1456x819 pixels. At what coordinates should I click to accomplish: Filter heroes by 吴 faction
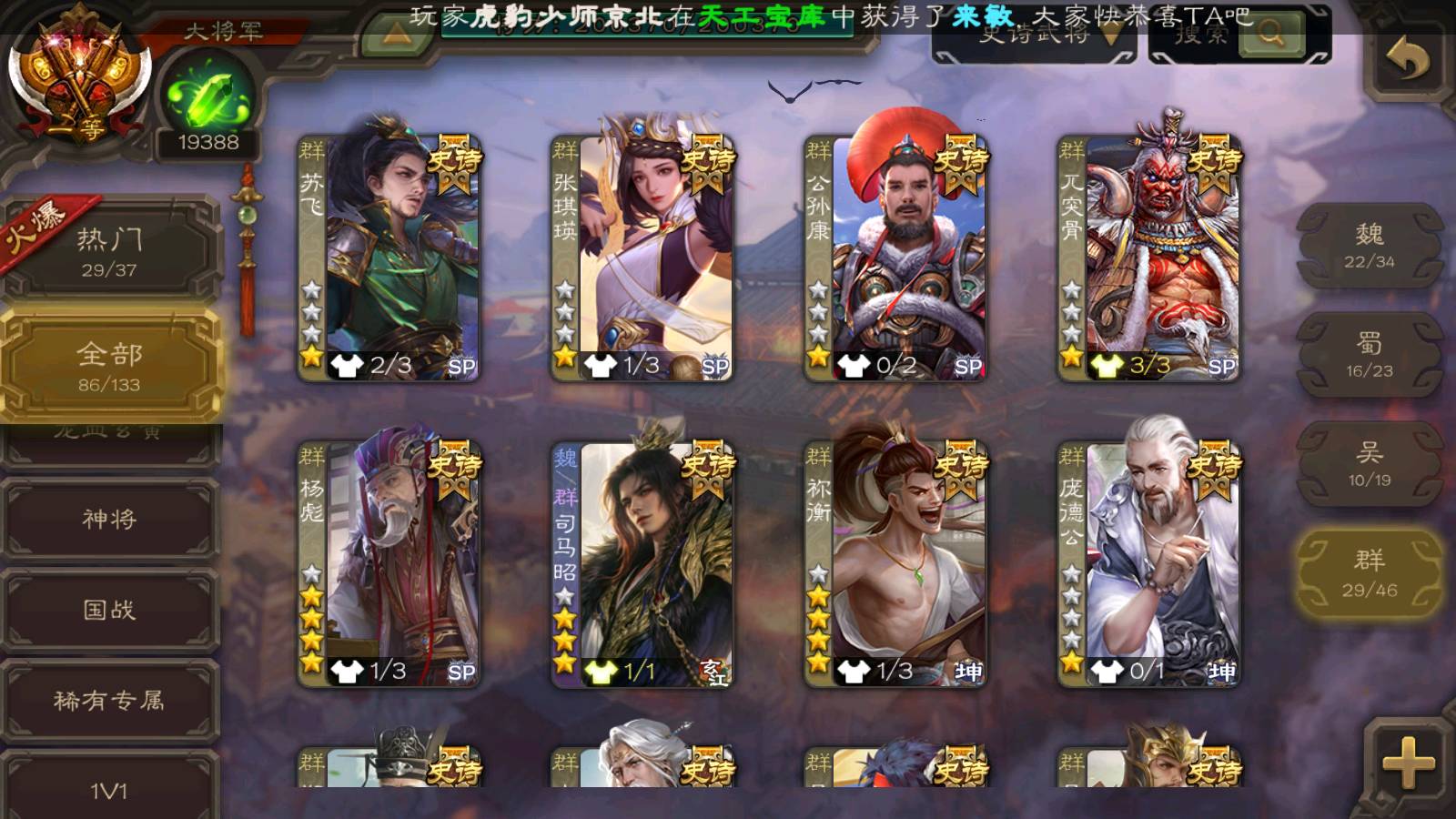tap(1369, 464)
